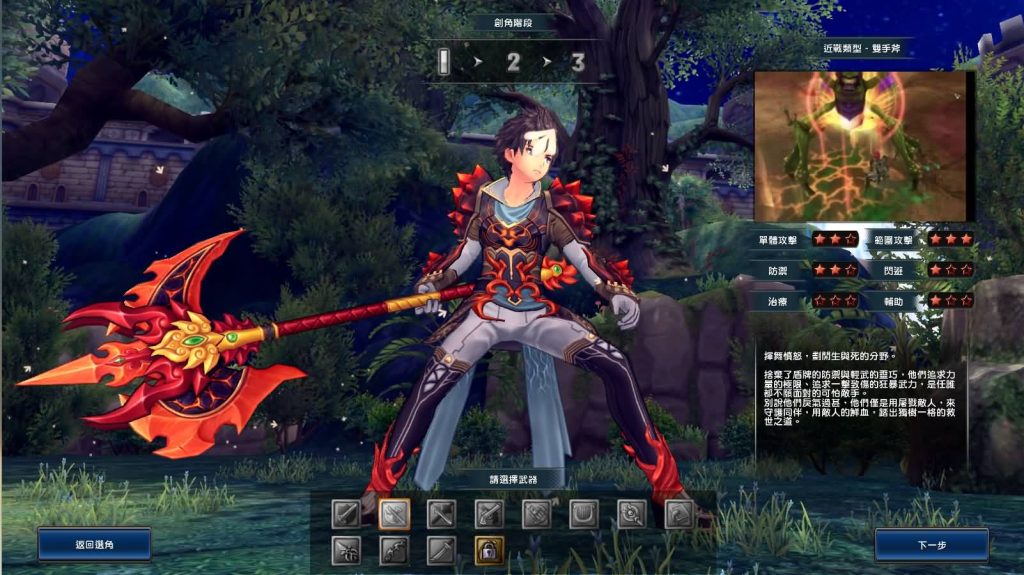Select the harp weapon icon
This screenshot has width=1024, height=575.
pos(585,514)
